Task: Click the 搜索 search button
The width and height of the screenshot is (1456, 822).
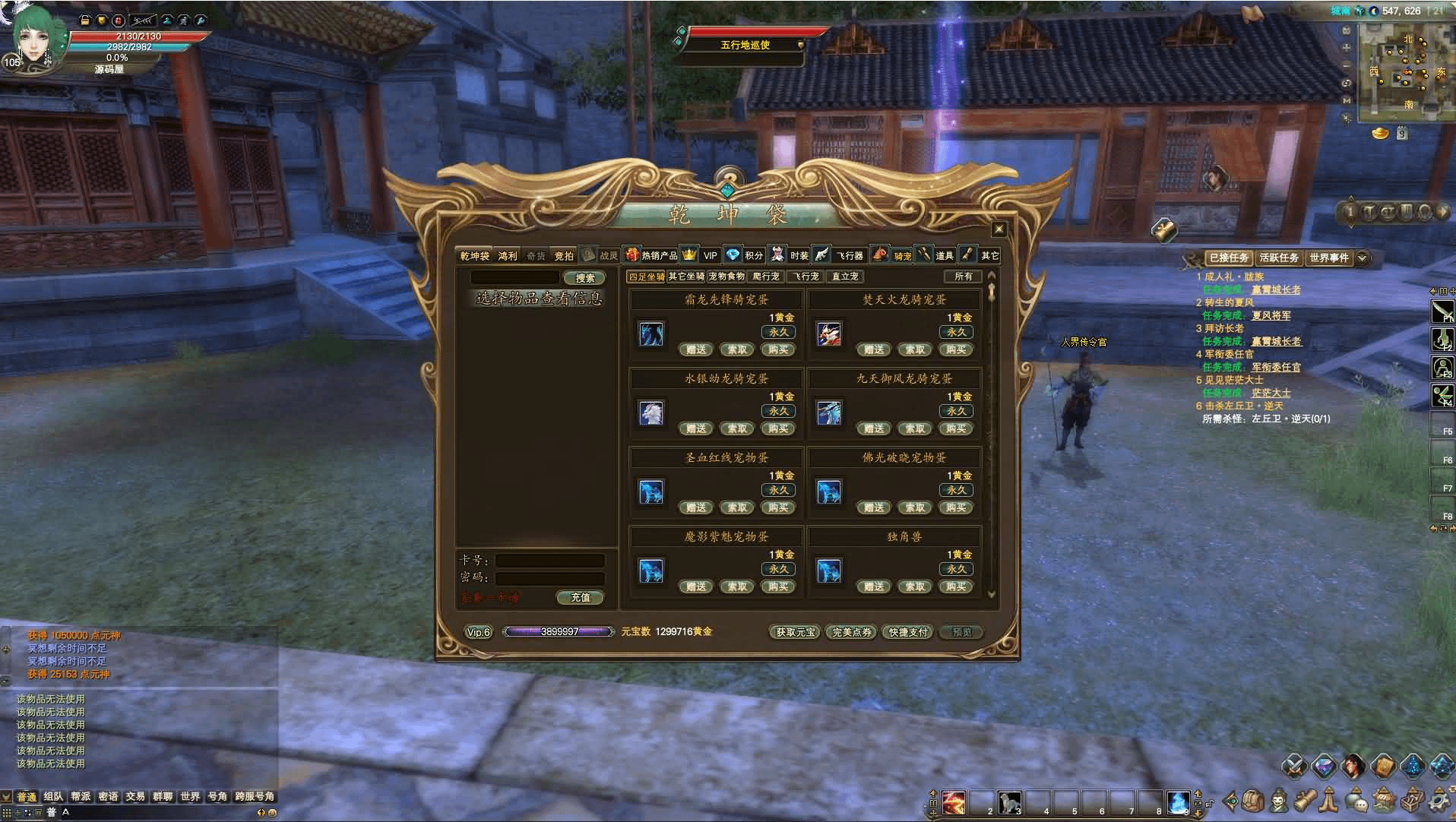Action: click(584, 278)
